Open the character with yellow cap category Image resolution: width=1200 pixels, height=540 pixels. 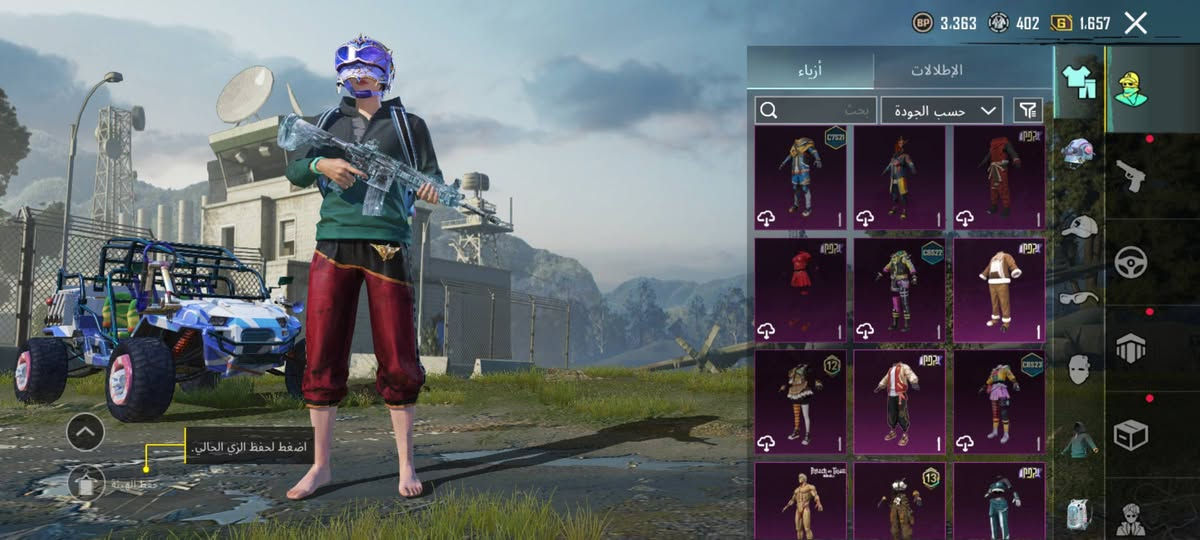point(1131,89)
